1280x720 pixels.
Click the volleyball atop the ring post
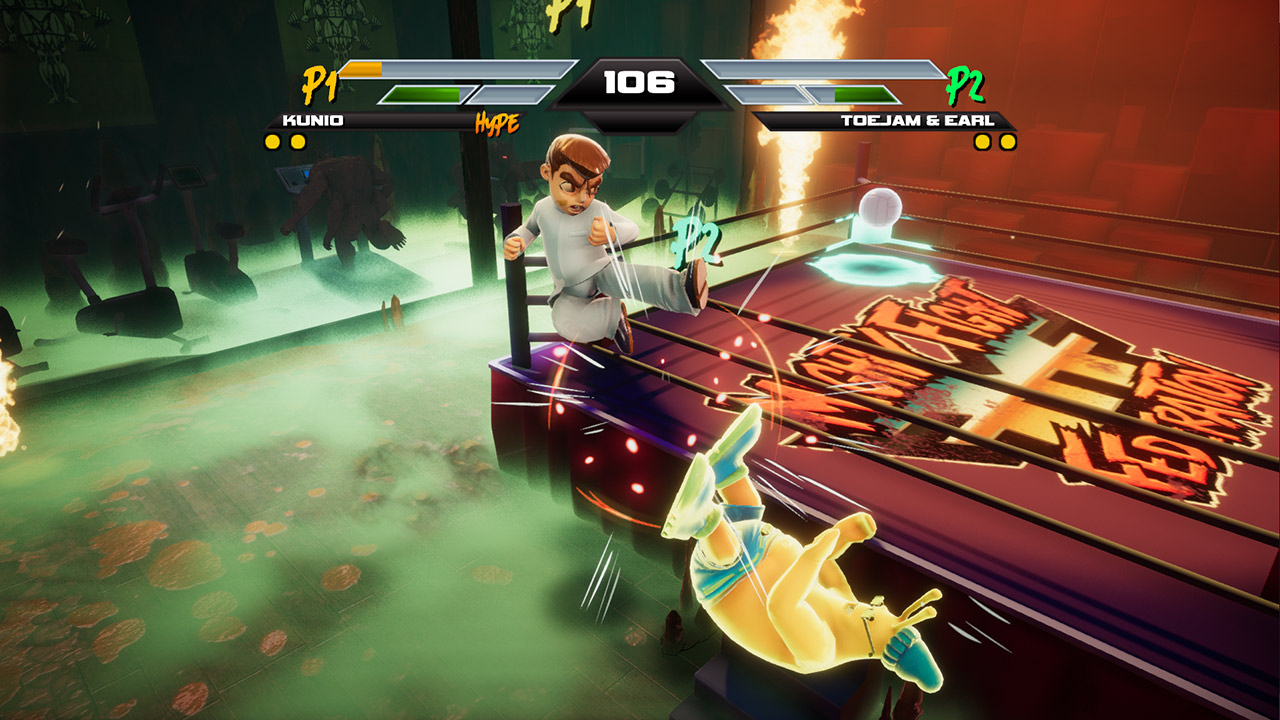pos(879,204)
